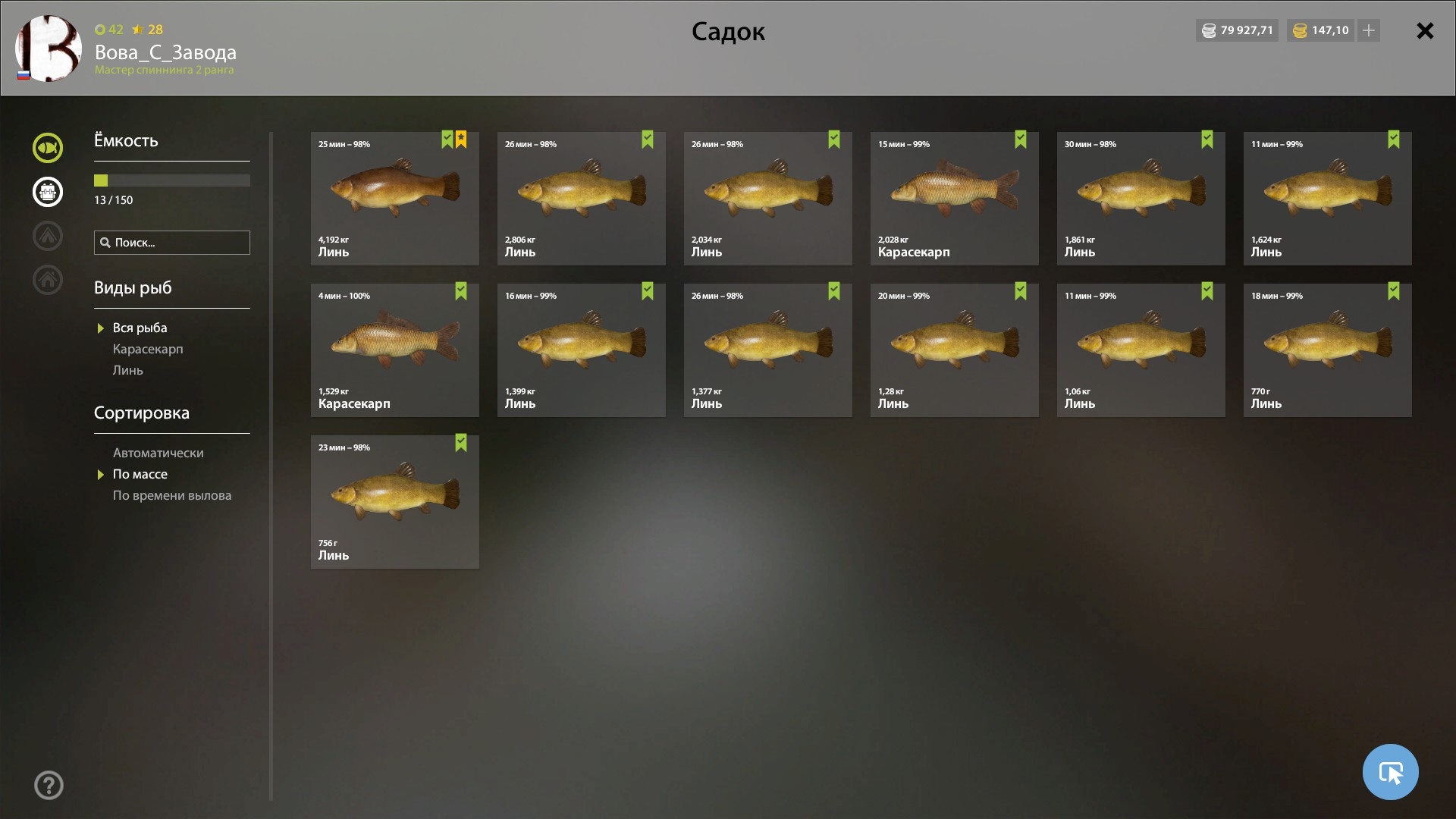Select the 2,028 кг Карасекарп card

pyautogui.click(x=954, y=198)
